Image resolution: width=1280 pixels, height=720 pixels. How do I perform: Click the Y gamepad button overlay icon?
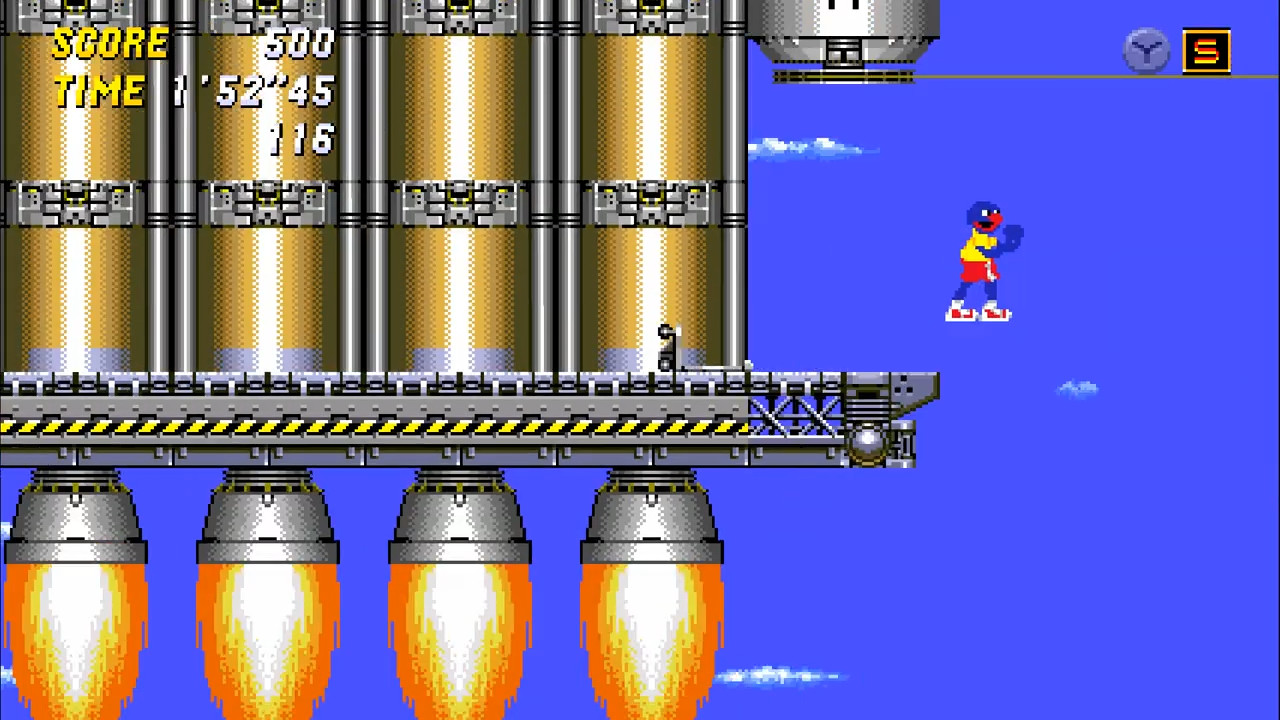click(x=1146, y=51)
